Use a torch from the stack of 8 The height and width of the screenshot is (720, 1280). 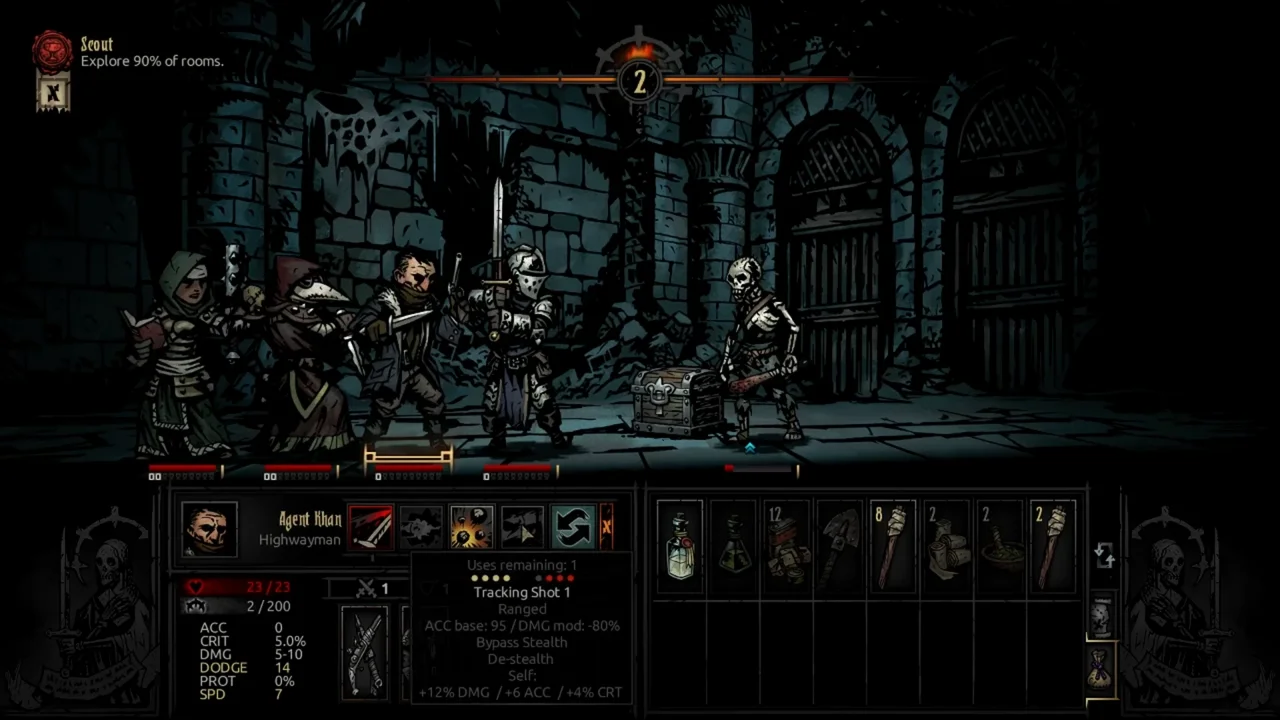pos(893,547)
